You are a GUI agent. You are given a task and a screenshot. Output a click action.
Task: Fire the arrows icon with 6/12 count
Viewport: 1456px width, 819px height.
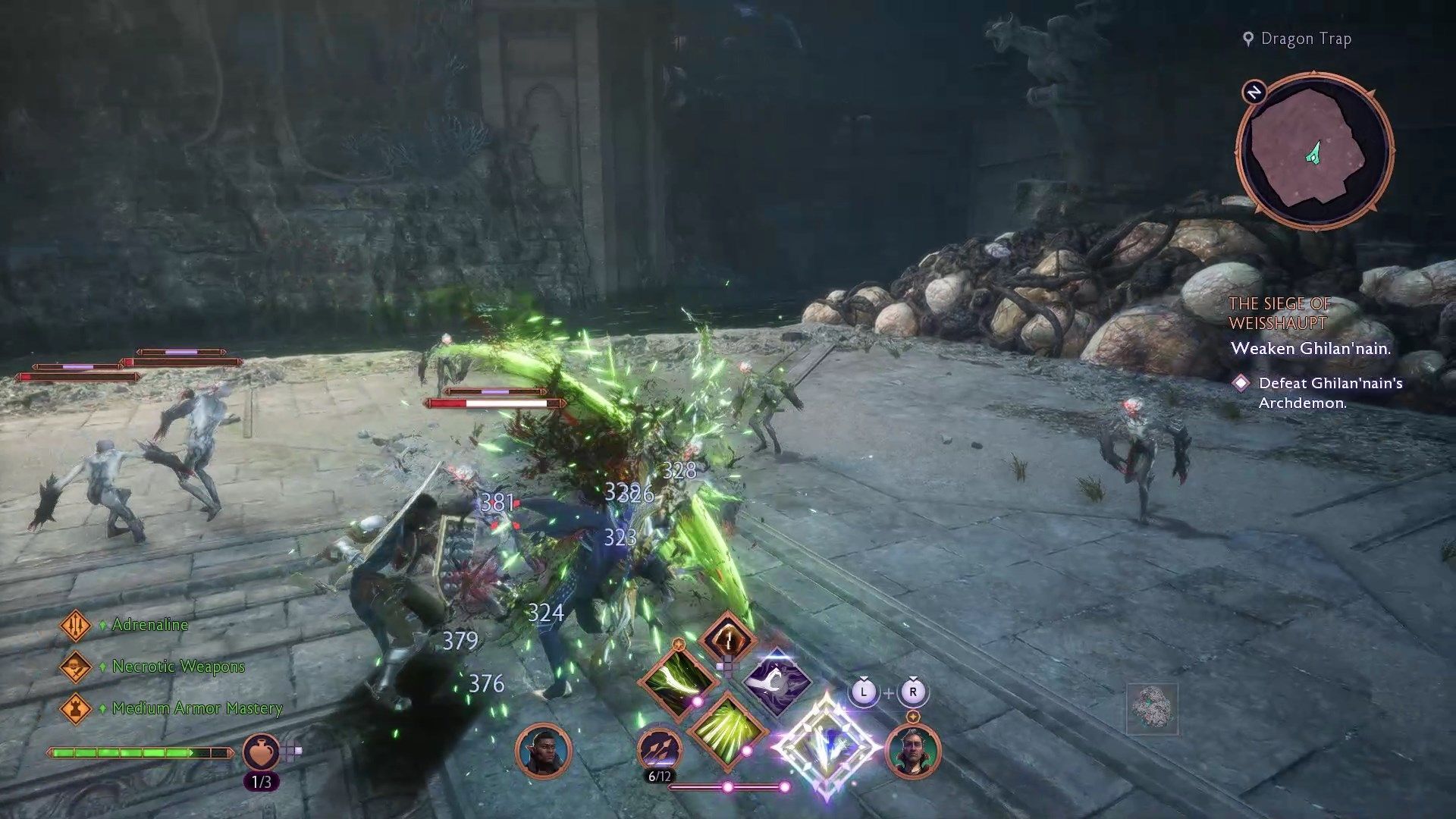(x=659, y=749)
